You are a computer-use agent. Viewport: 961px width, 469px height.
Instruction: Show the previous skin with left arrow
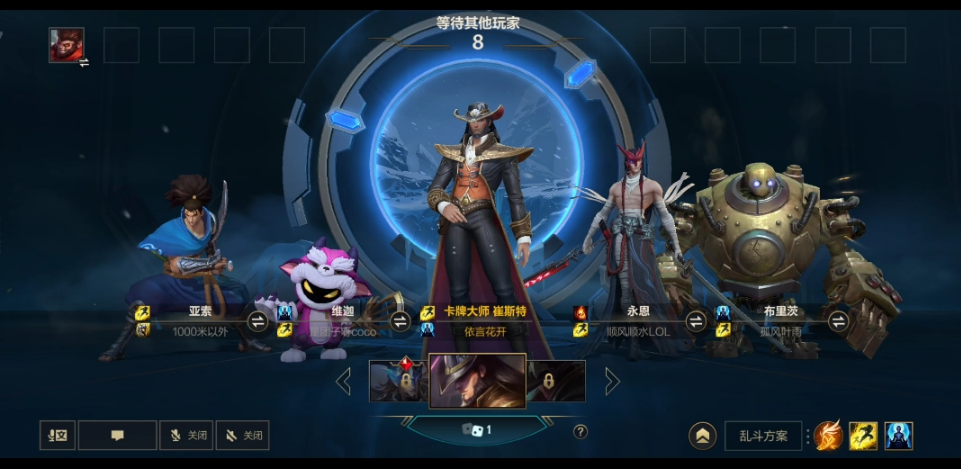coord(343,381)
